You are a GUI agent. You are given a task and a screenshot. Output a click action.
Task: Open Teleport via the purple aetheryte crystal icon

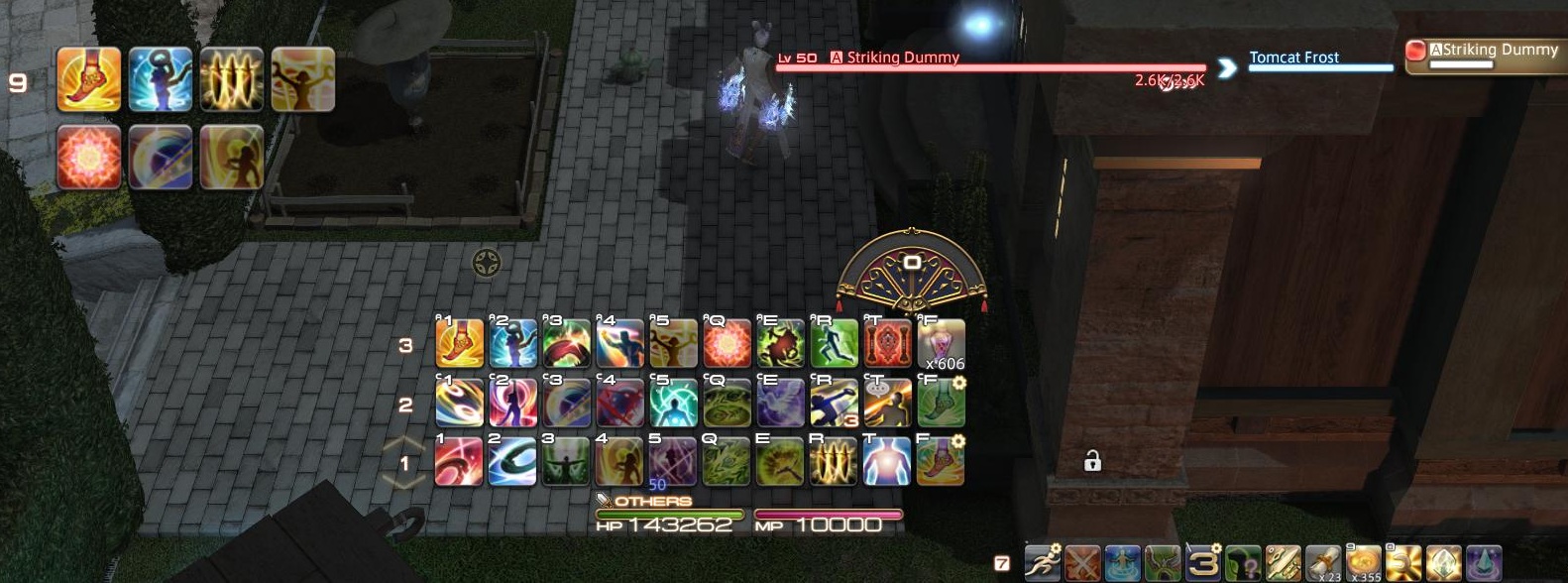(x=1484, y=563)
